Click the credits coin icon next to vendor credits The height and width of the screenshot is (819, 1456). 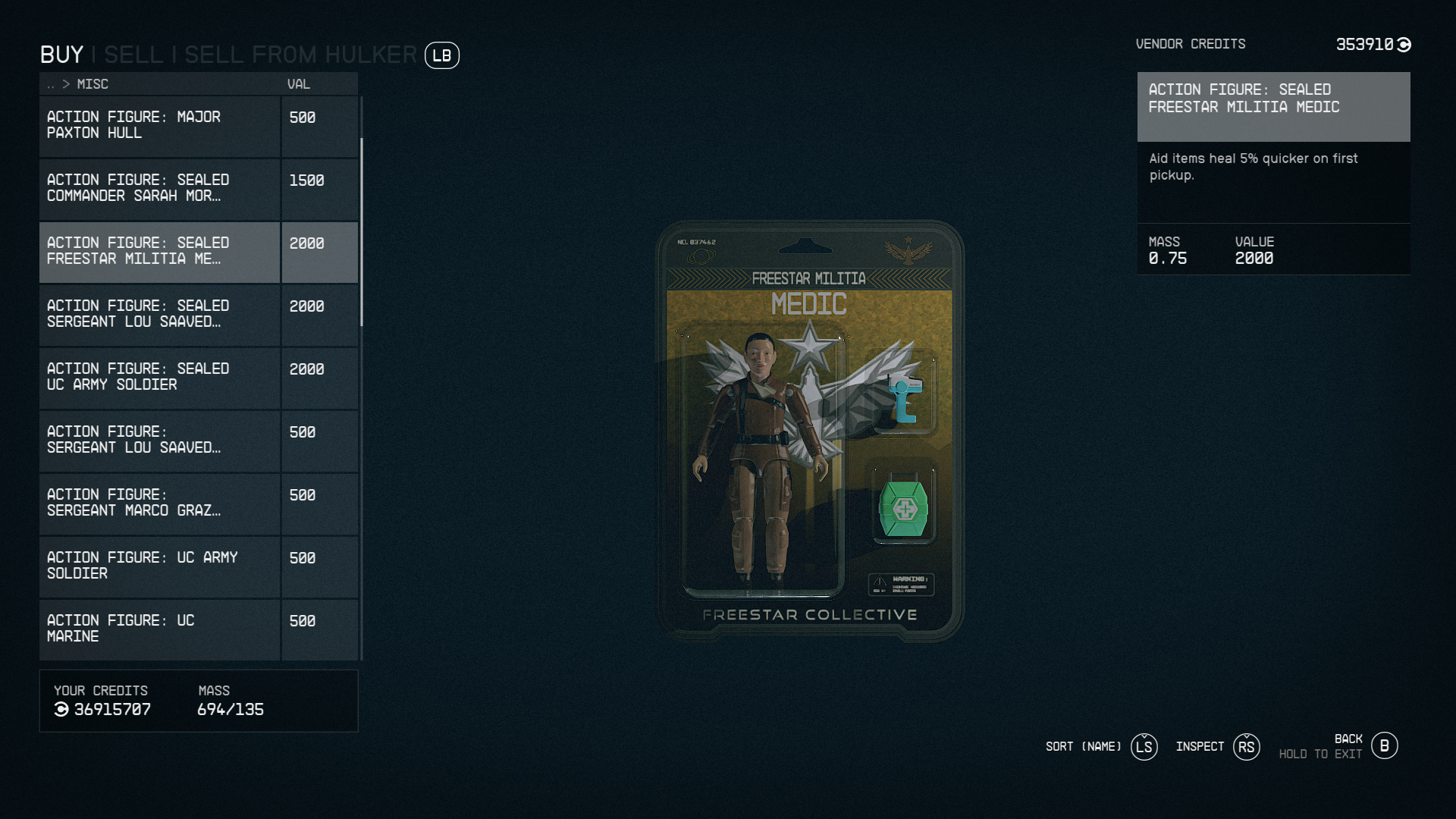[1403, 44]
